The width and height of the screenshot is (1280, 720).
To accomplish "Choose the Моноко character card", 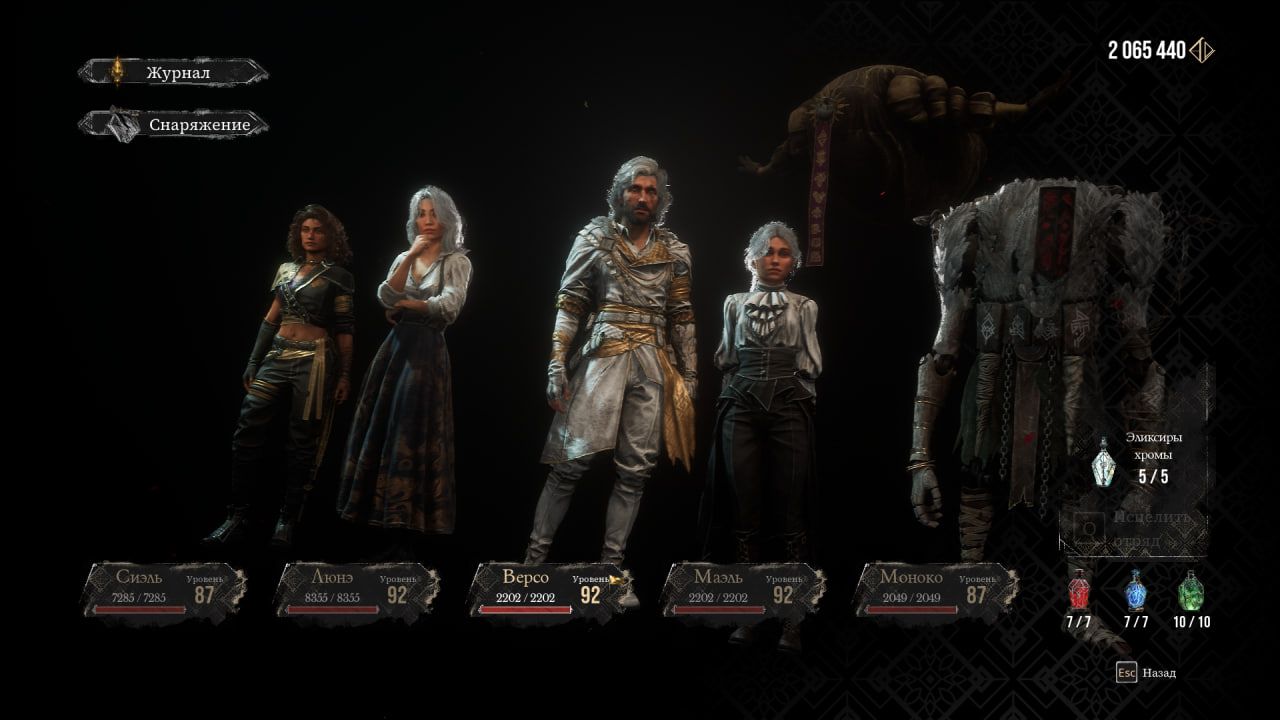I will point(936,589).
